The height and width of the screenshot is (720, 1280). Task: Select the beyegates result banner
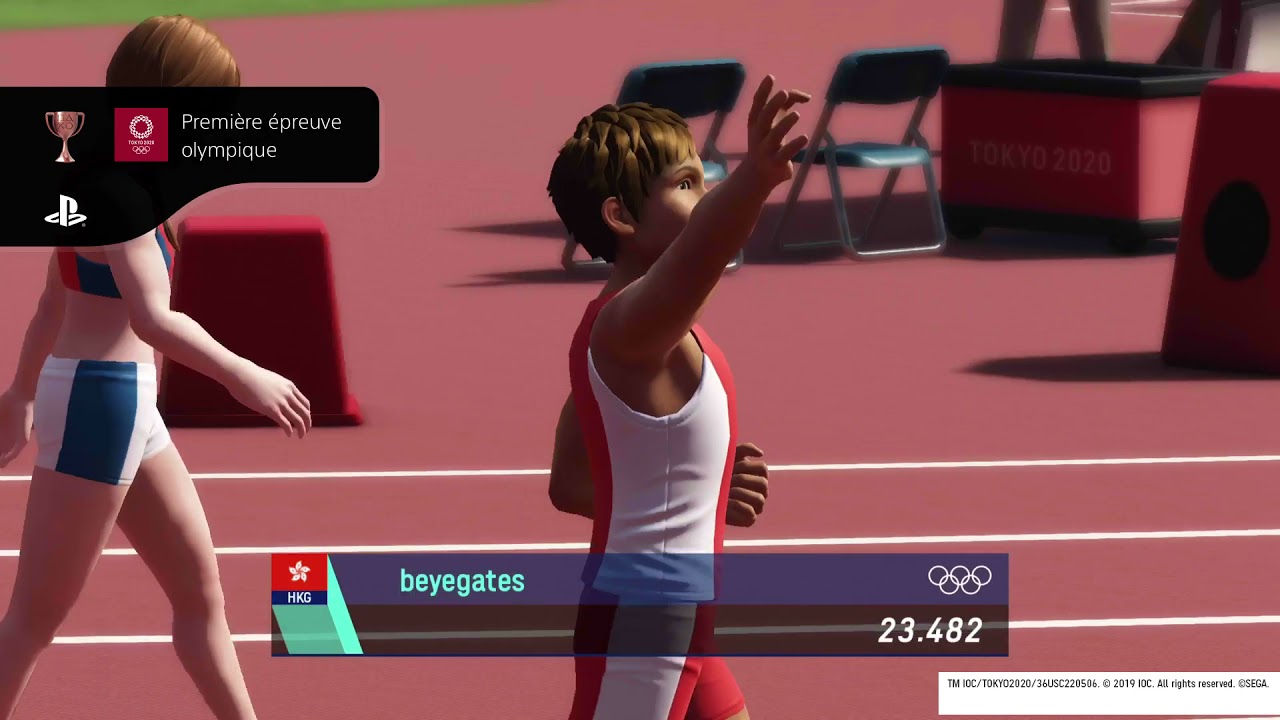point(639,604)
